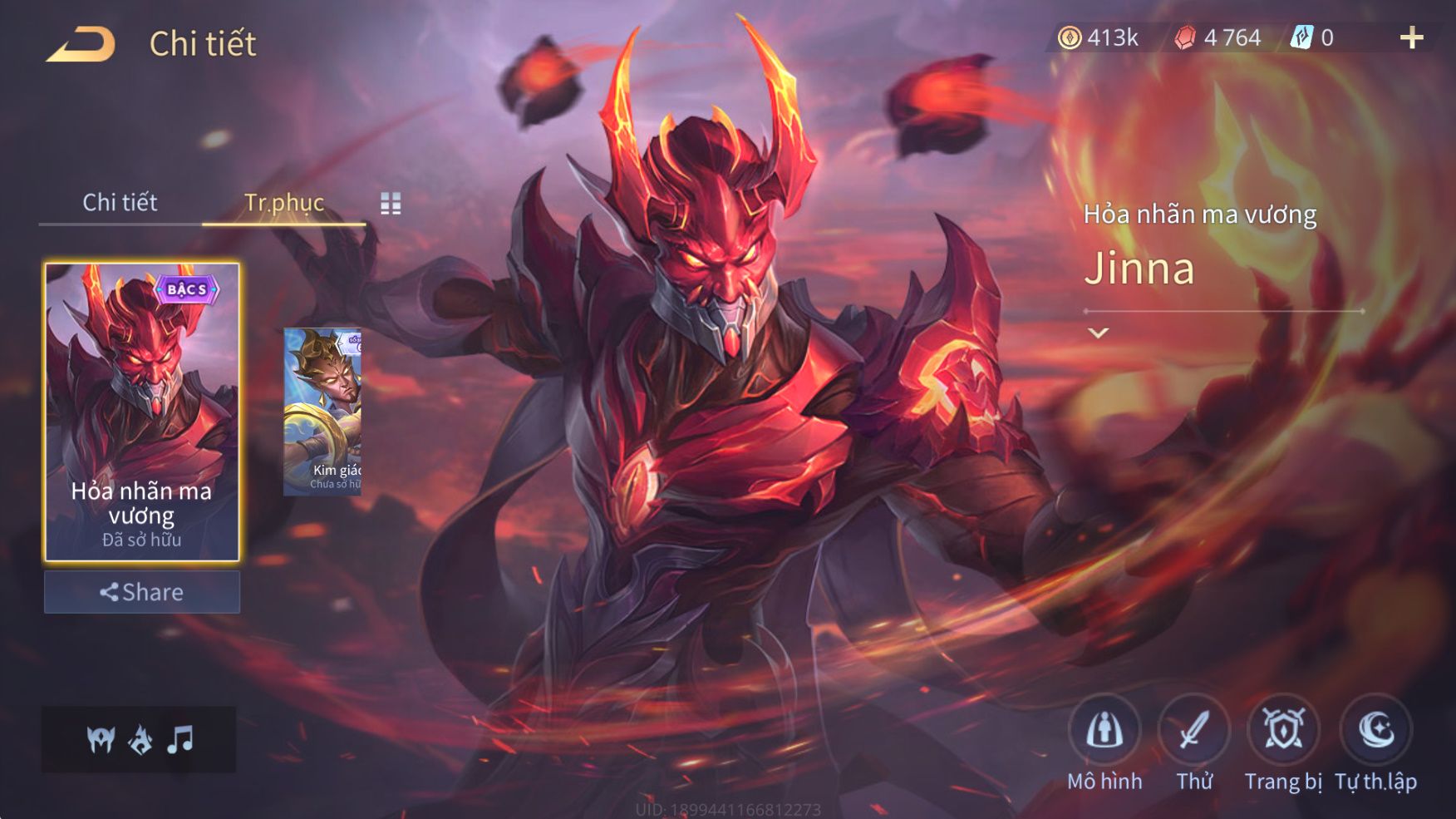Image resolution: width=1456 pixels, height=819 pixels.
Task: Open the red gem balance
Action: coord(1218,37)
